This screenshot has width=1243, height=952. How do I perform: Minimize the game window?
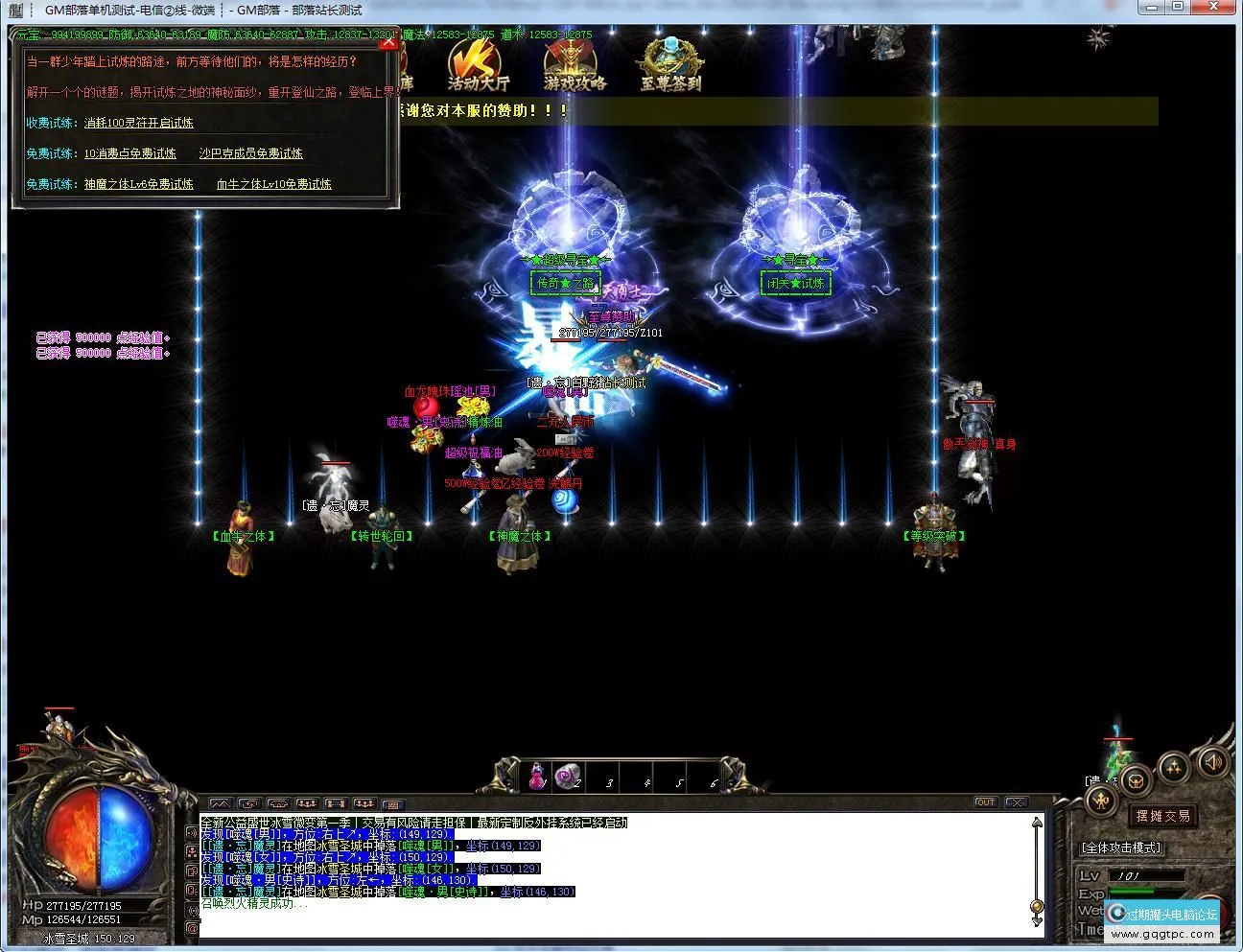1151,8
